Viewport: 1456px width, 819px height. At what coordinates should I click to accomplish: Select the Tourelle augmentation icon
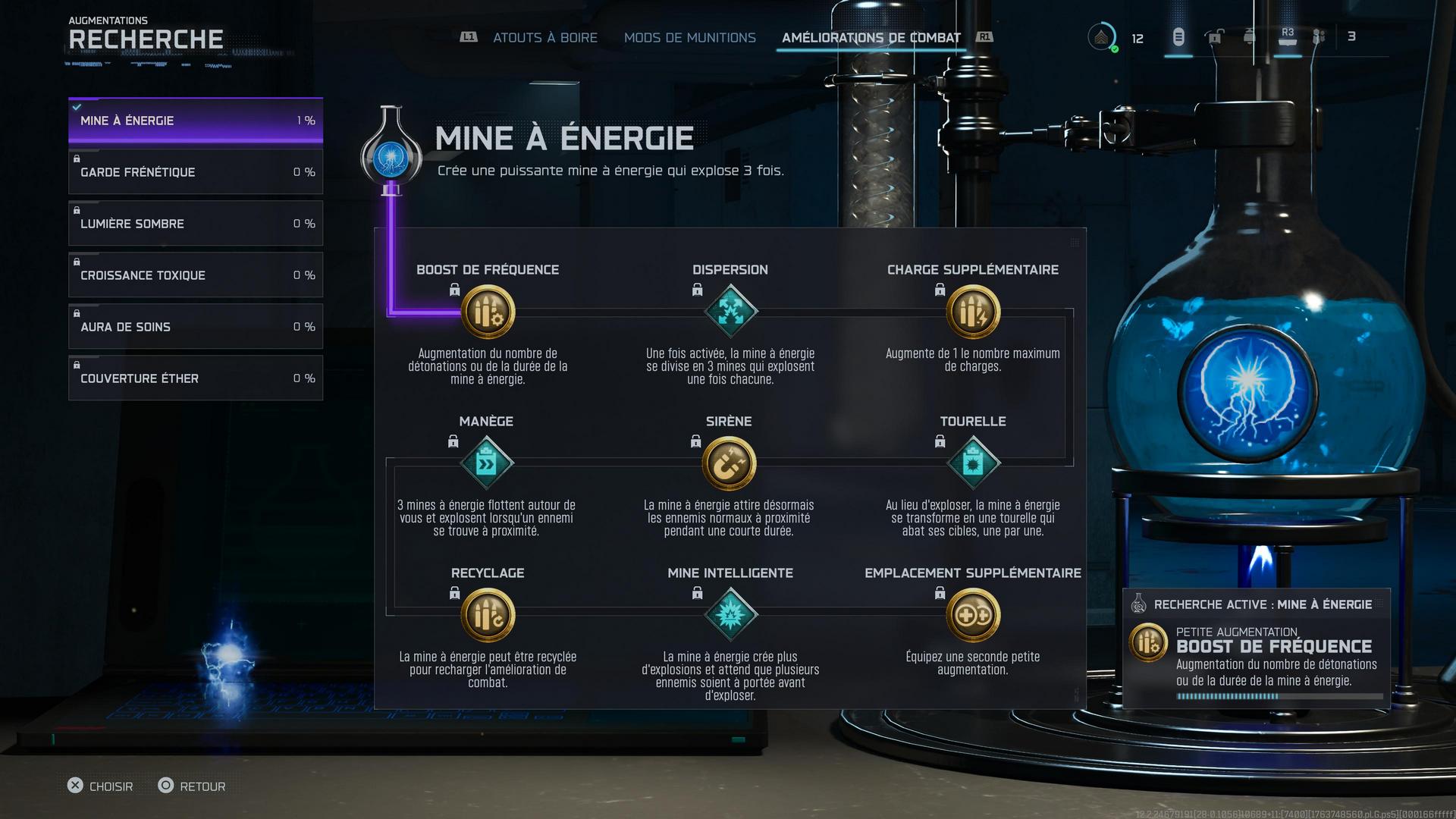(x=973, y=463)
